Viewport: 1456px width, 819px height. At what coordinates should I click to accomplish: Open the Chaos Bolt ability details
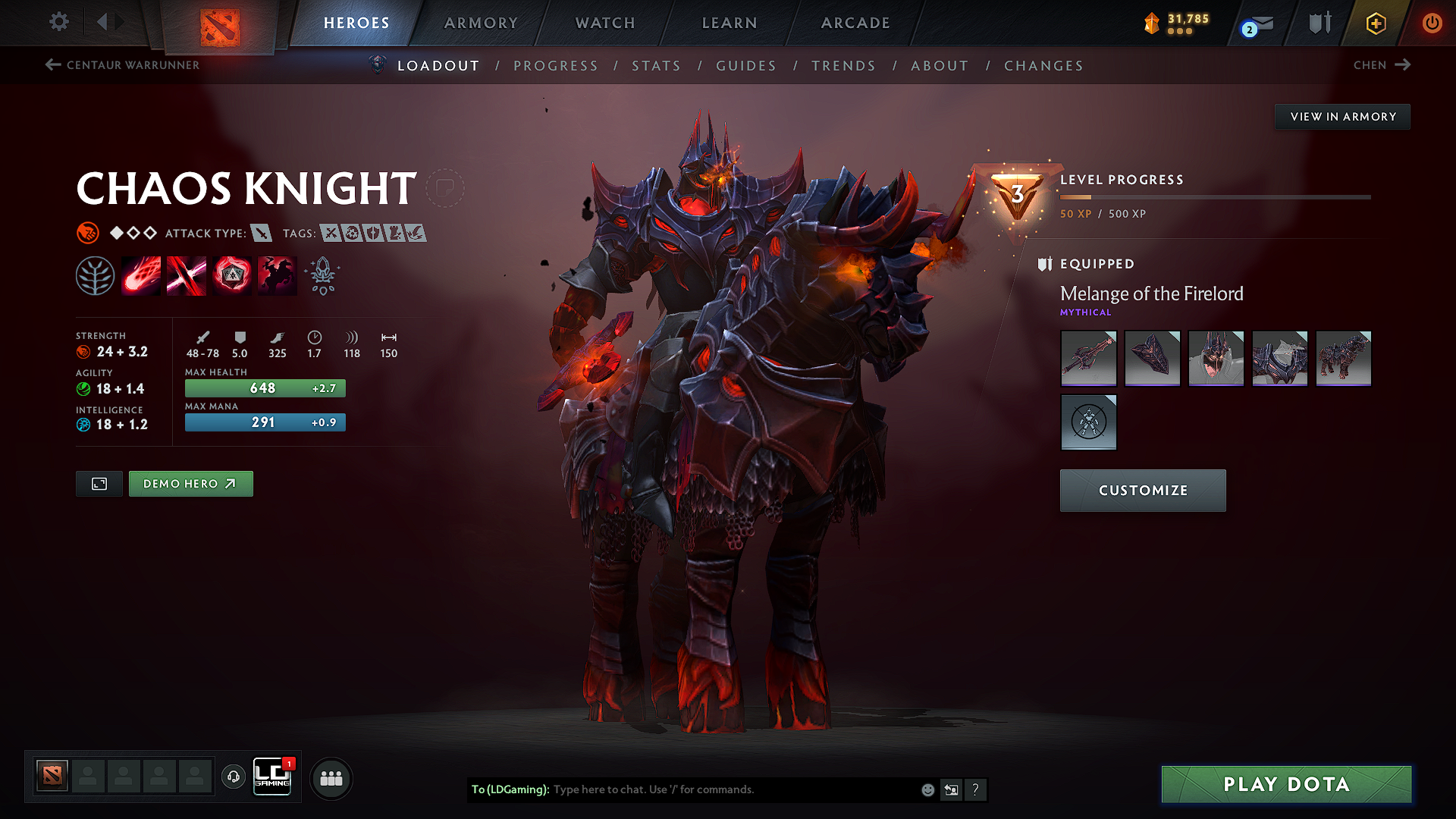[x=140, y=275]
